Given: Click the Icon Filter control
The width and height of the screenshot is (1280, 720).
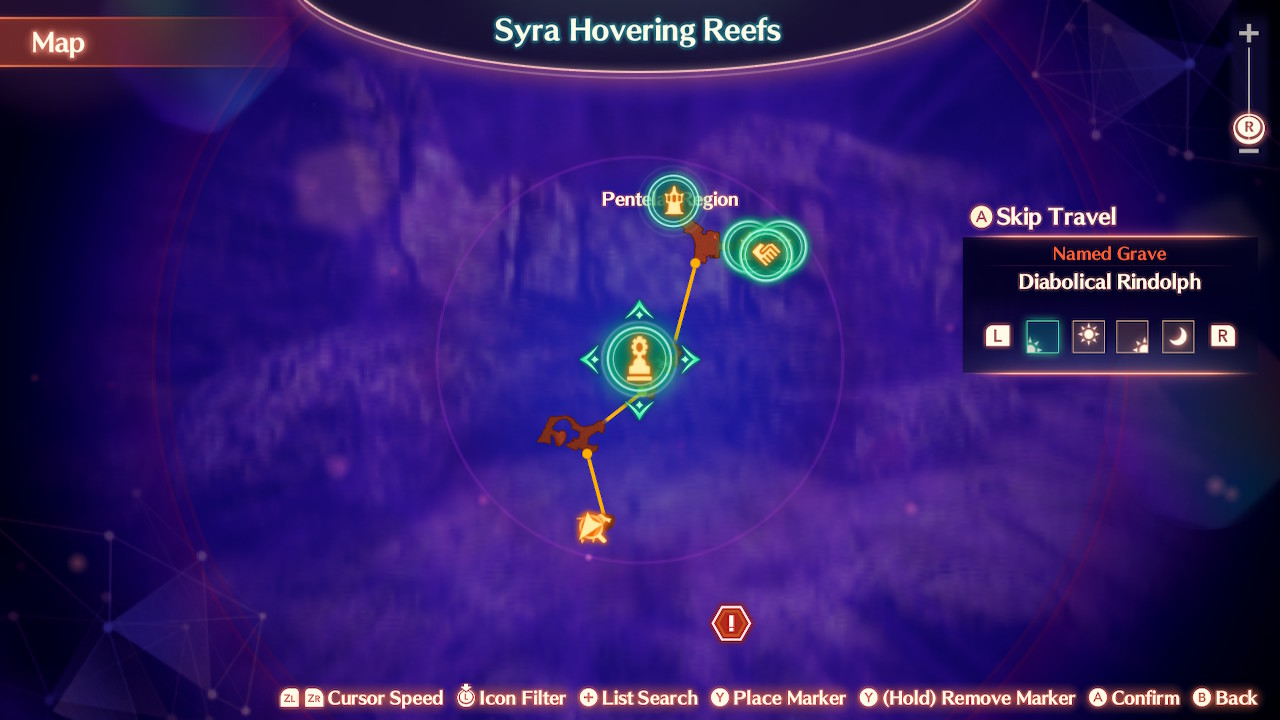Looking at the screenshot, I should coord(511,698).
